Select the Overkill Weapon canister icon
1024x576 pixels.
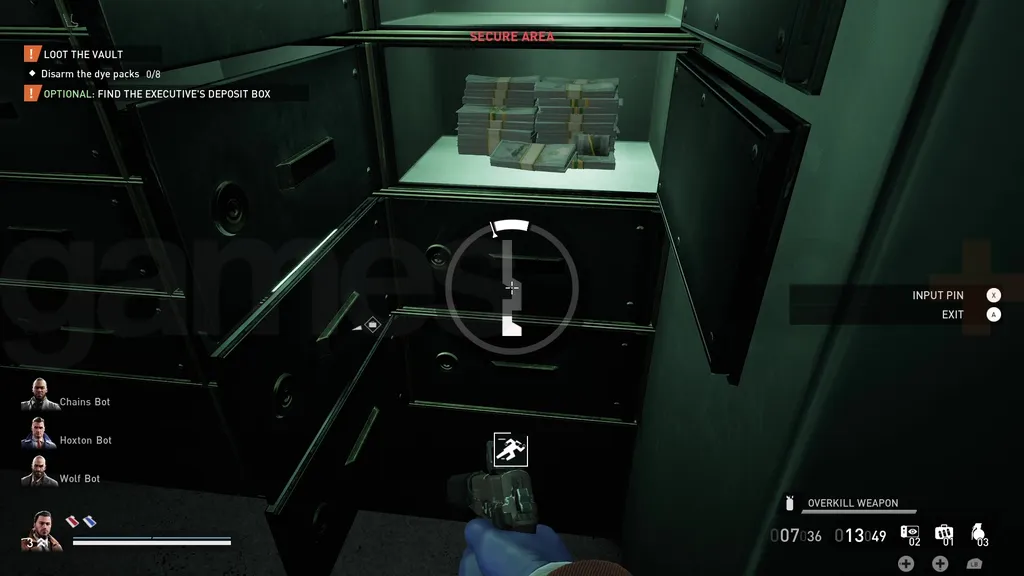point(790,503)
